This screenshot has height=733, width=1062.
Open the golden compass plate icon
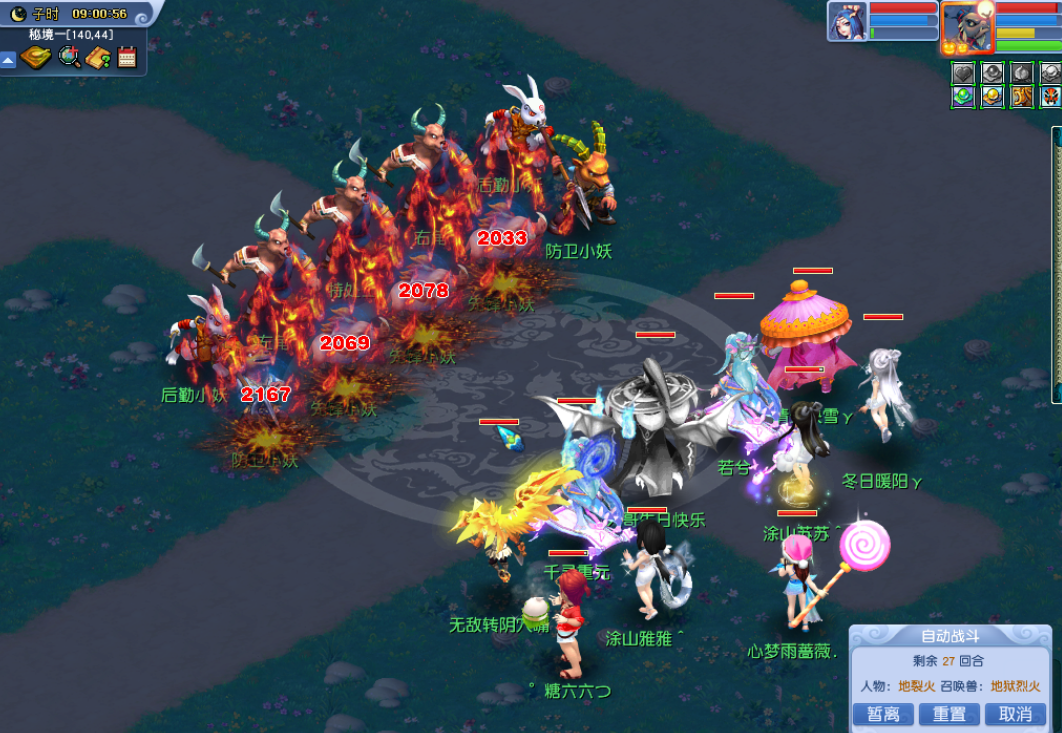pos(36,57)
